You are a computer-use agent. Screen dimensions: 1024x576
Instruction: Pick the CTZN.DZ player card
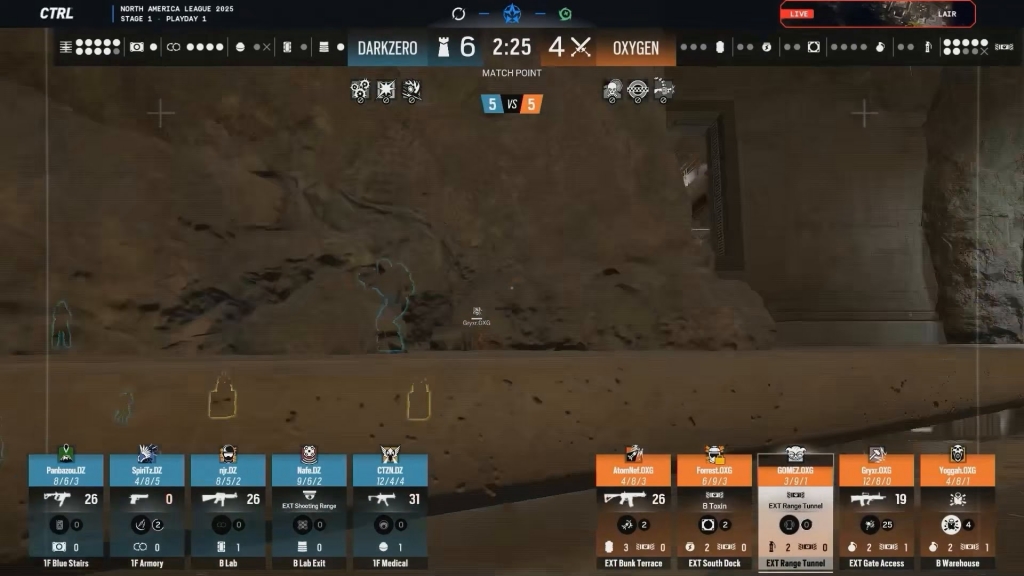click(x=390, y=510)
